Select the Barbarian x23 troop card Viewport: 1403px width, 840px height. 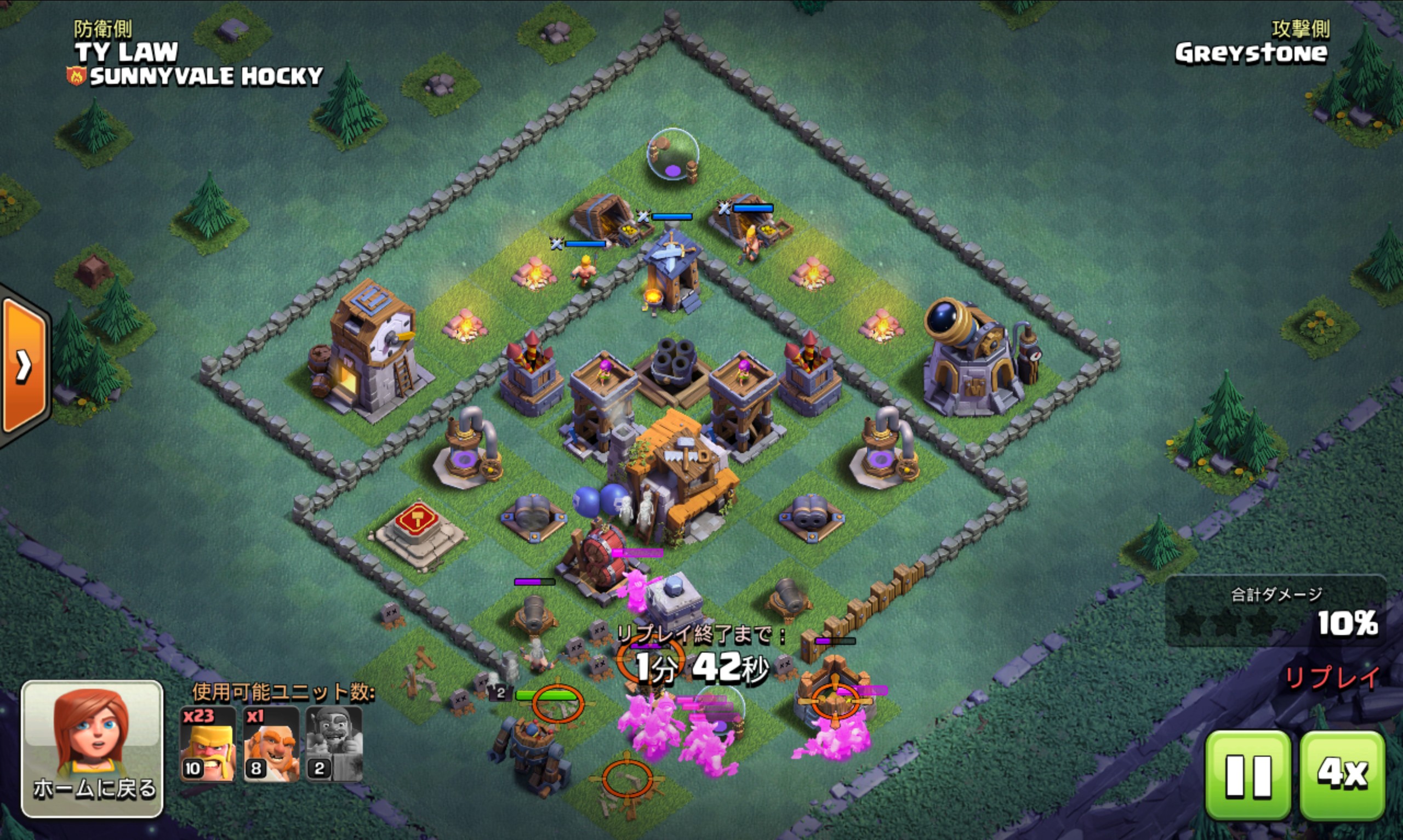pyautogui.click(x=208, y=744)
